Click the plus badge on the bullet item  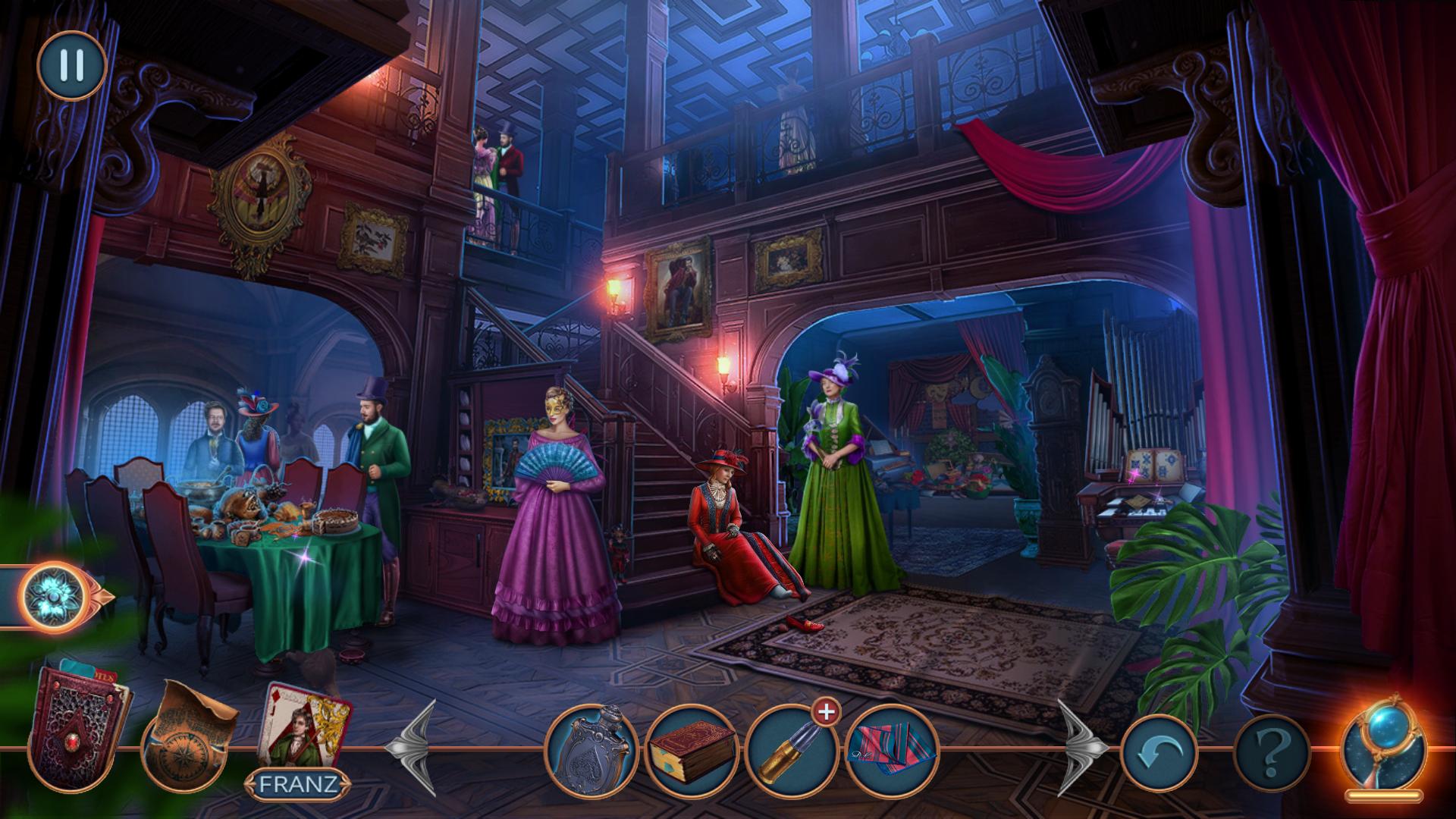tap(827, 714)
